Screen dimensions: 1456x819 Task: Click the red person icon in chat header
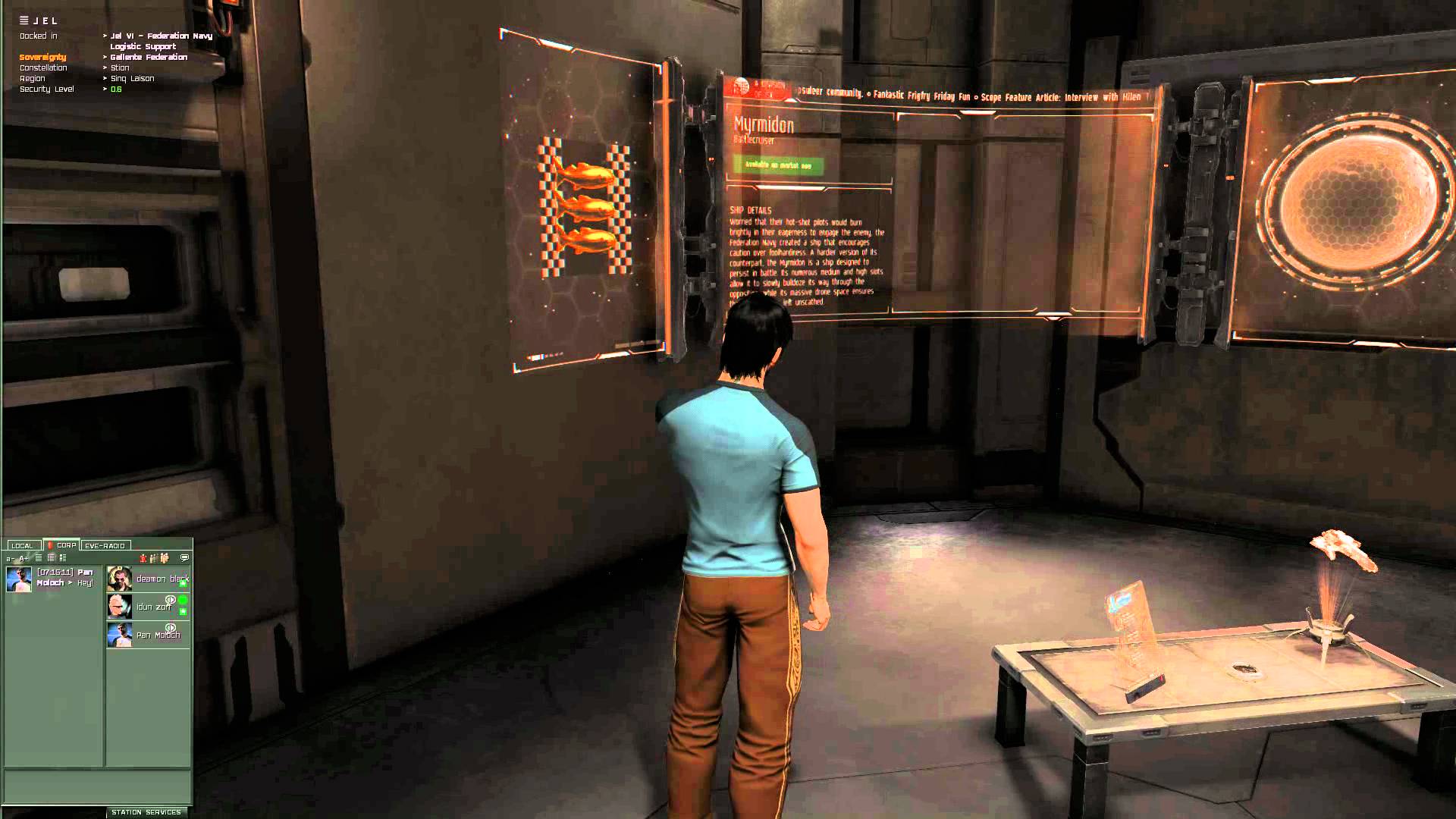point(143,558)
